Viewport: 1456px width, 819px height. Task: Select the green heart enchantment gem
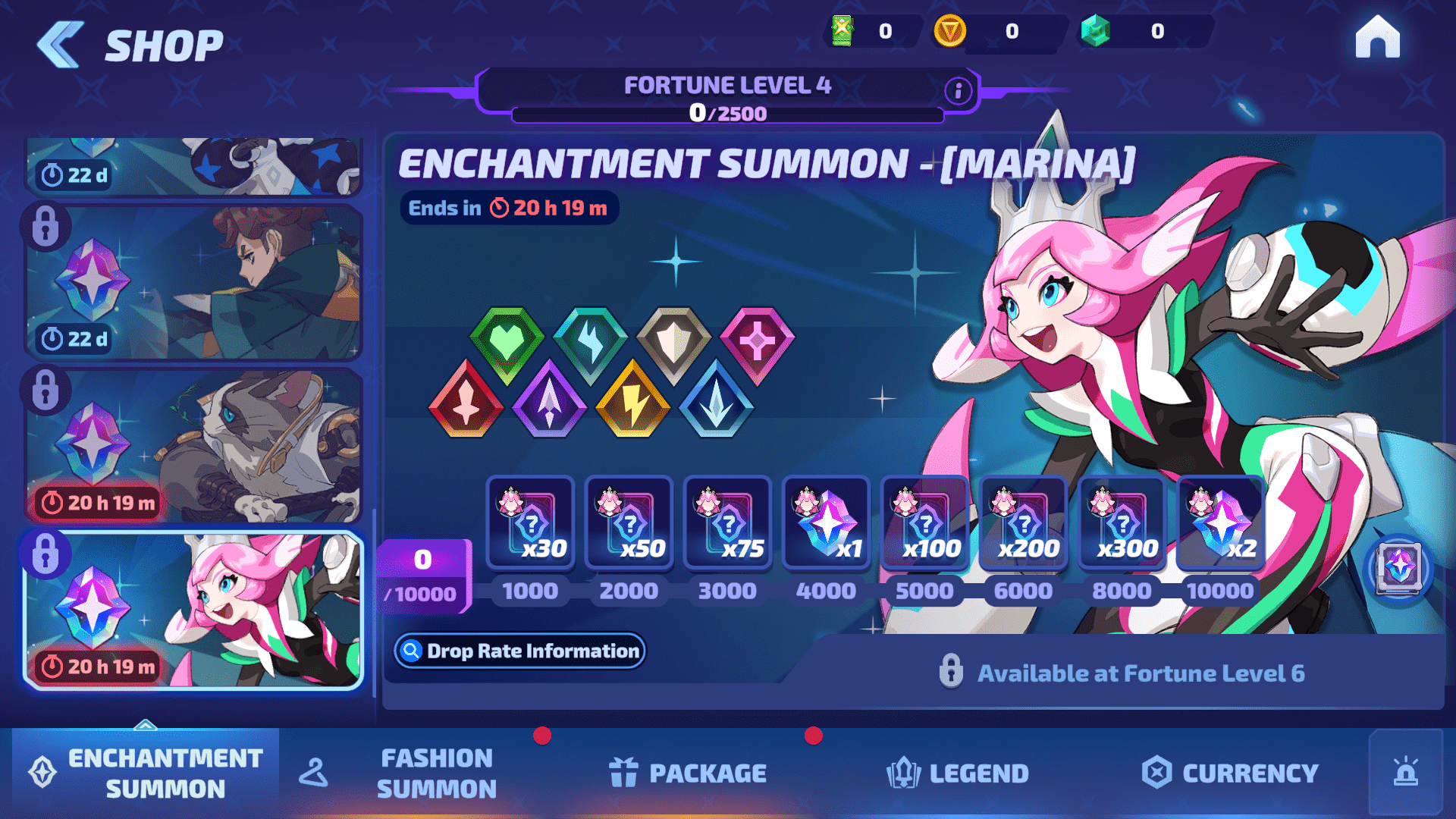(x=507, y=344)
